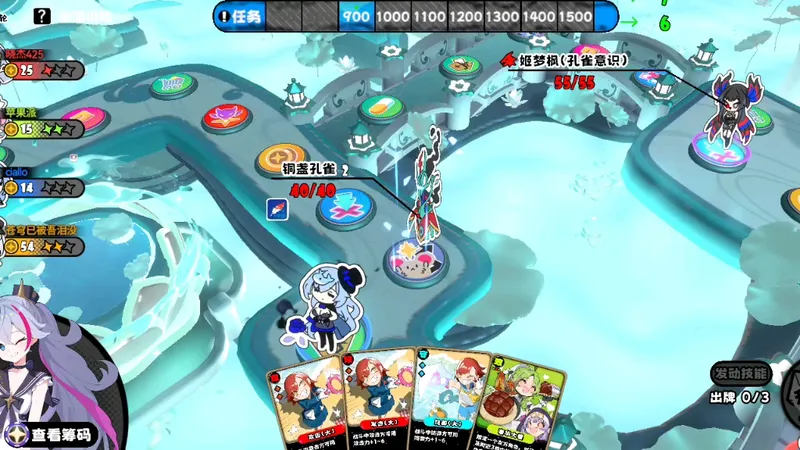Screen dimensions: 800x450
Task: Select the green roast meat card
Action: pyautogui.click(x=522, y=400)
